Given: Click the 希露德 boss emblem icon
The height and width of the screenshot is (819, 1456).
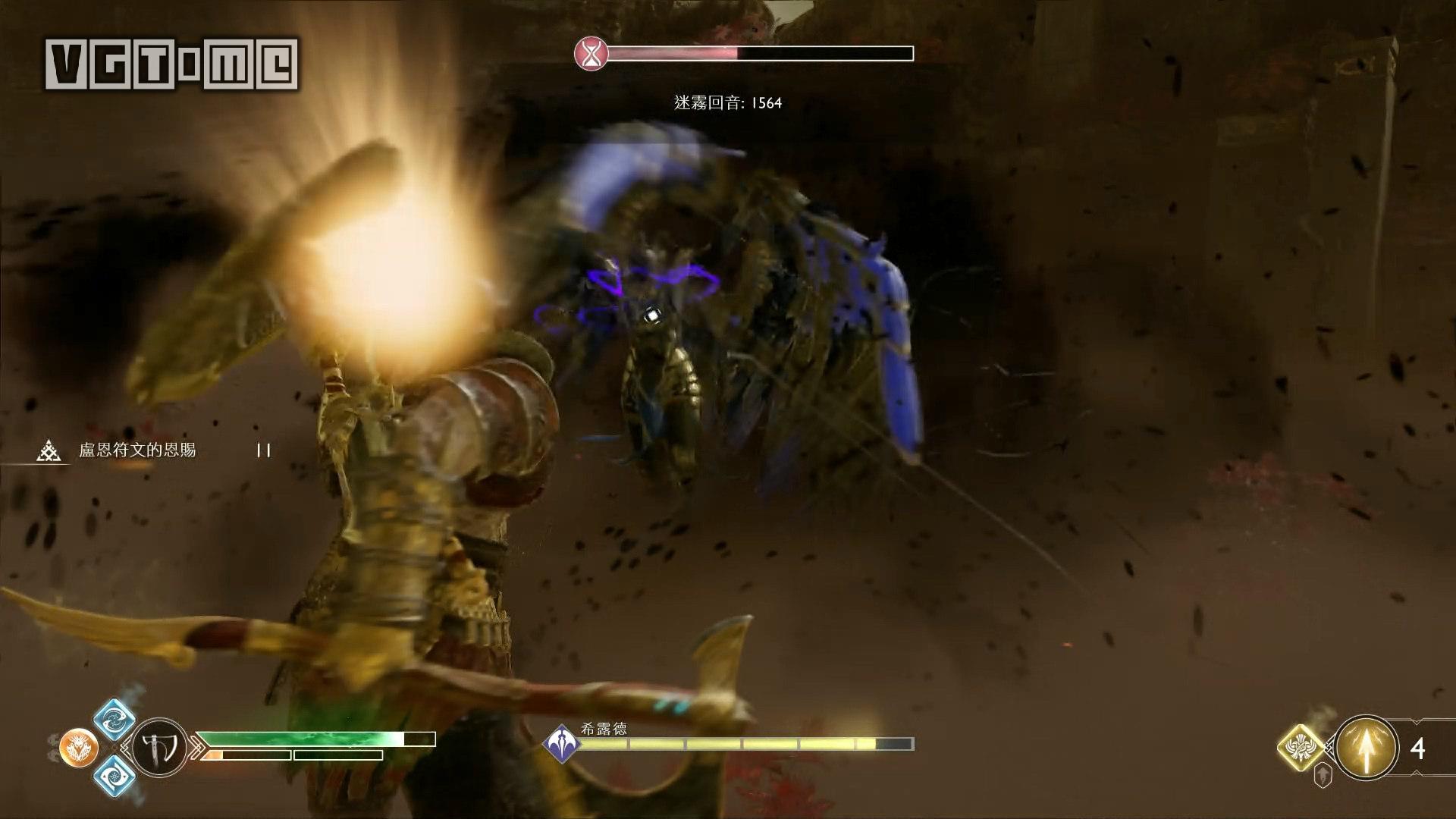Looking at the screenshot, I should tap(560, 742).
